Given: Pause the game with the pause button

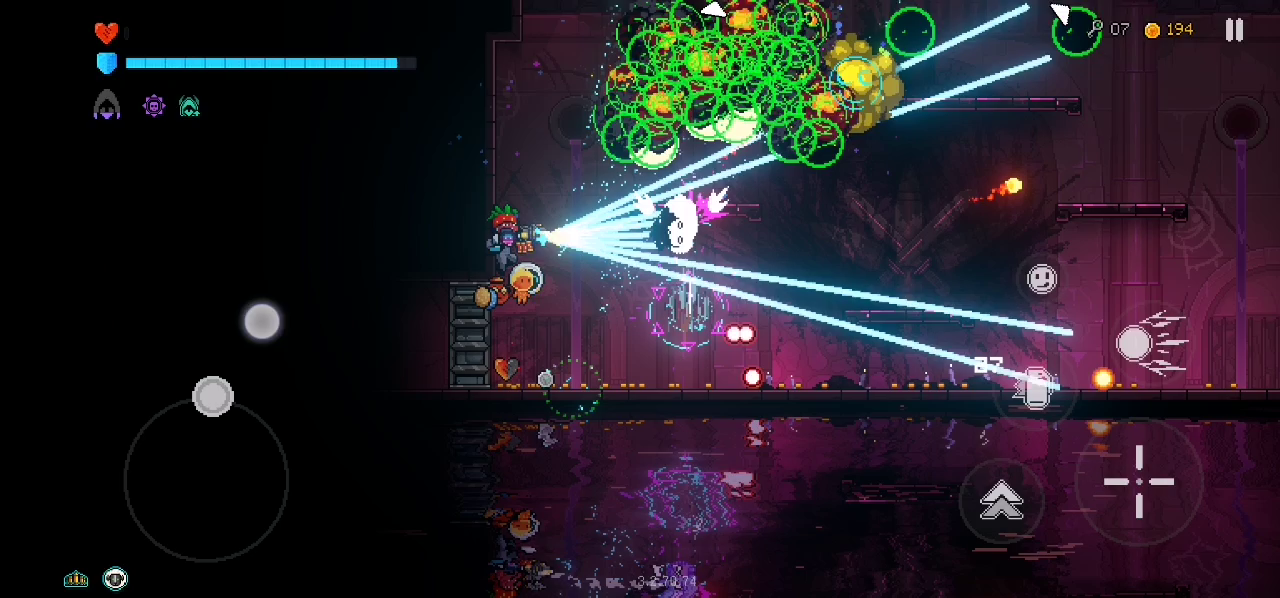Looking at the screenshot, I should [1234, 30].
